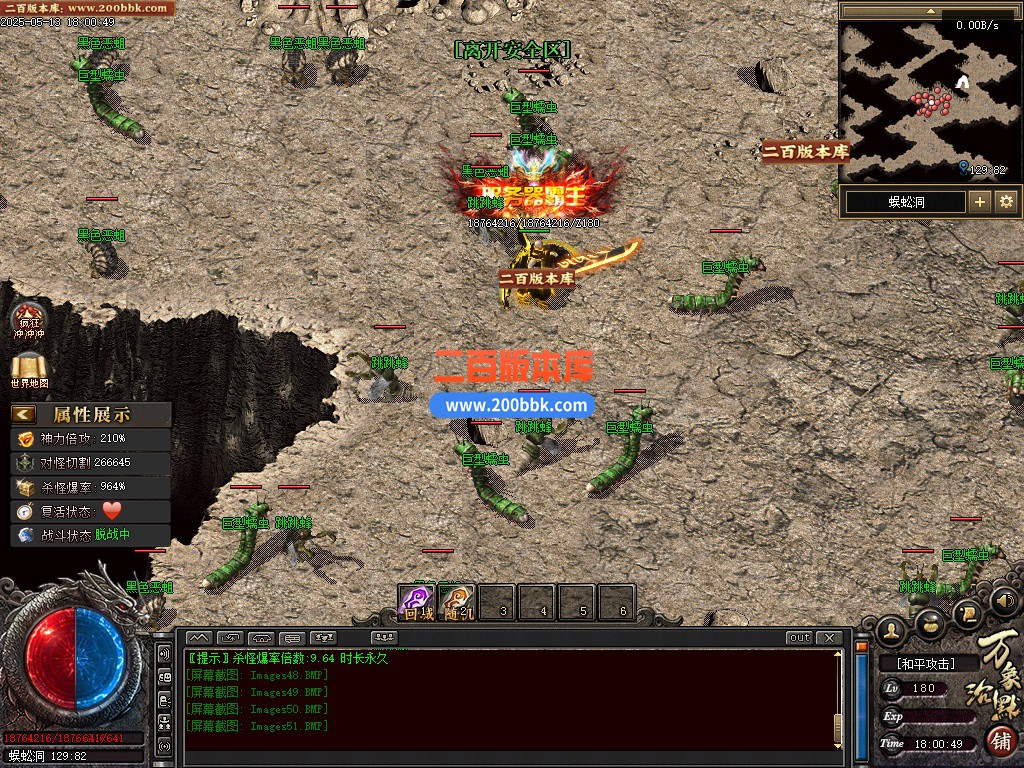The width and height of the screenshot is (1024, 768).
Task: Open the bag pouch button
Action: click(930, 622)
